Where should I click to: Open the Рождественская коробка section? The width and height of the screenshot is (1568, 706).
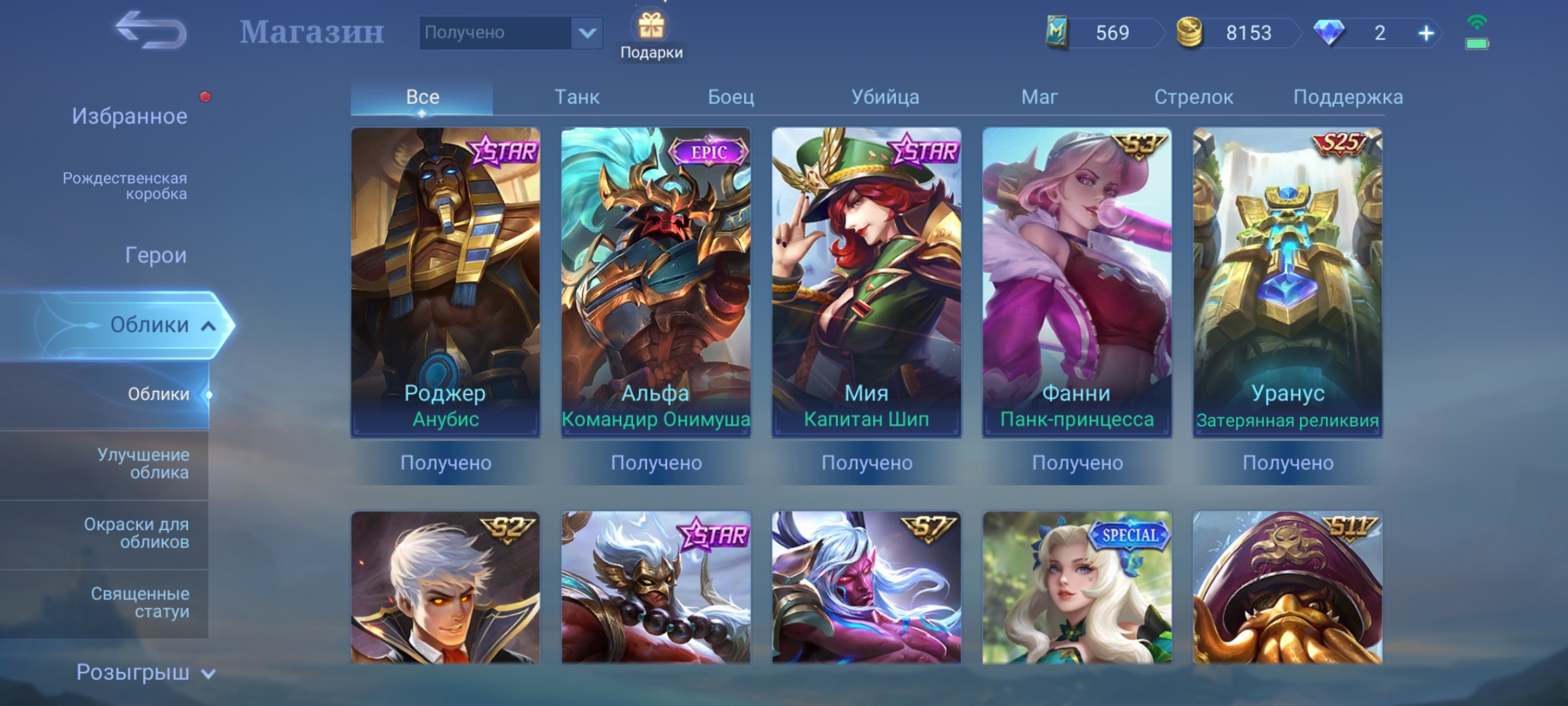point(125,186)
